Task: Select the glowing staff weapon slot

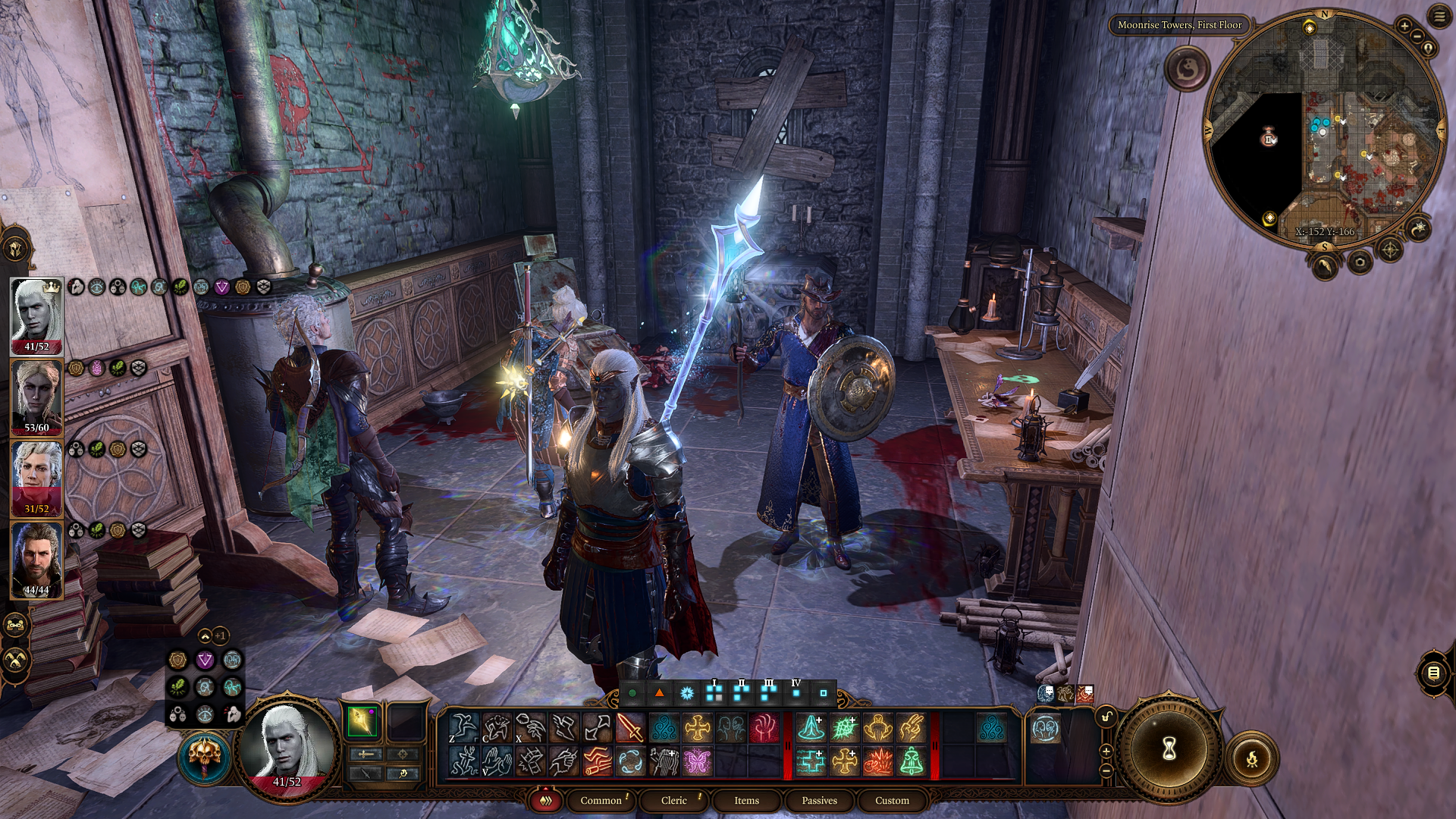Action: click(362, 722)
